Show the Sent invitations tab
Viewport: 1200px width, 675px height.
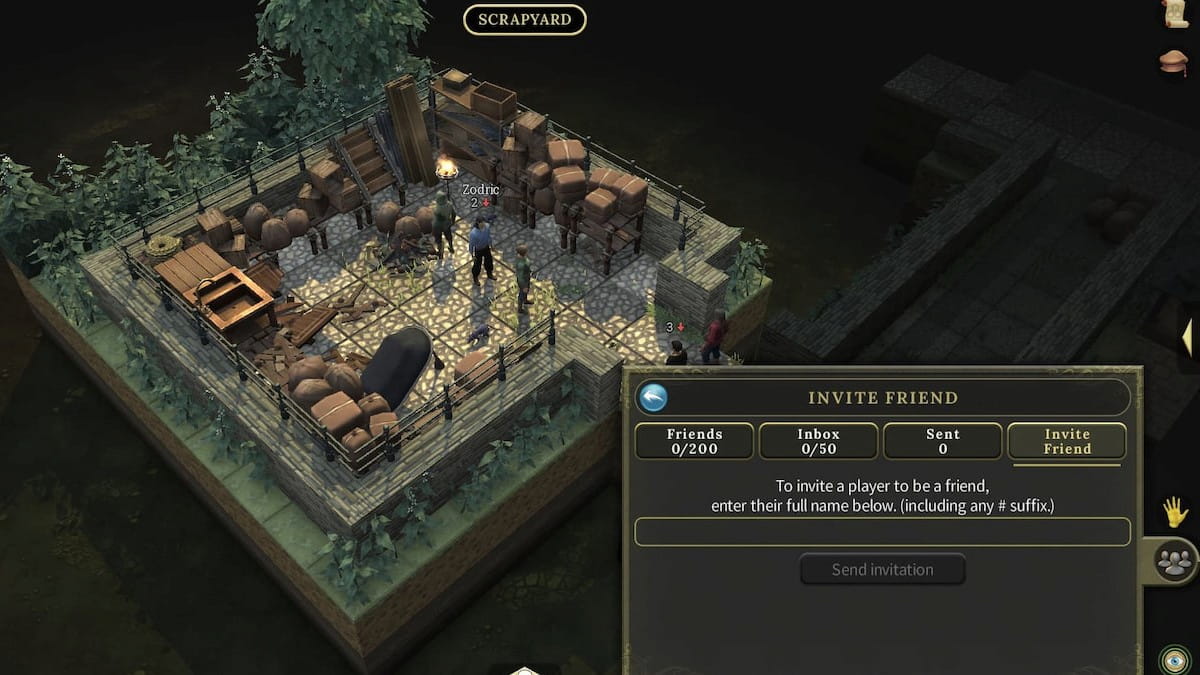pos(942,441)
